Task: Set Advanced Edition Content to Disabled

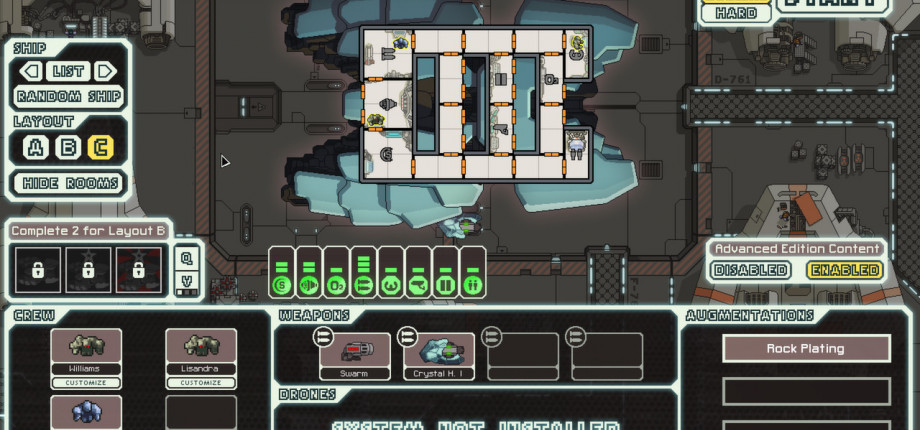Action: click(751, 270)
